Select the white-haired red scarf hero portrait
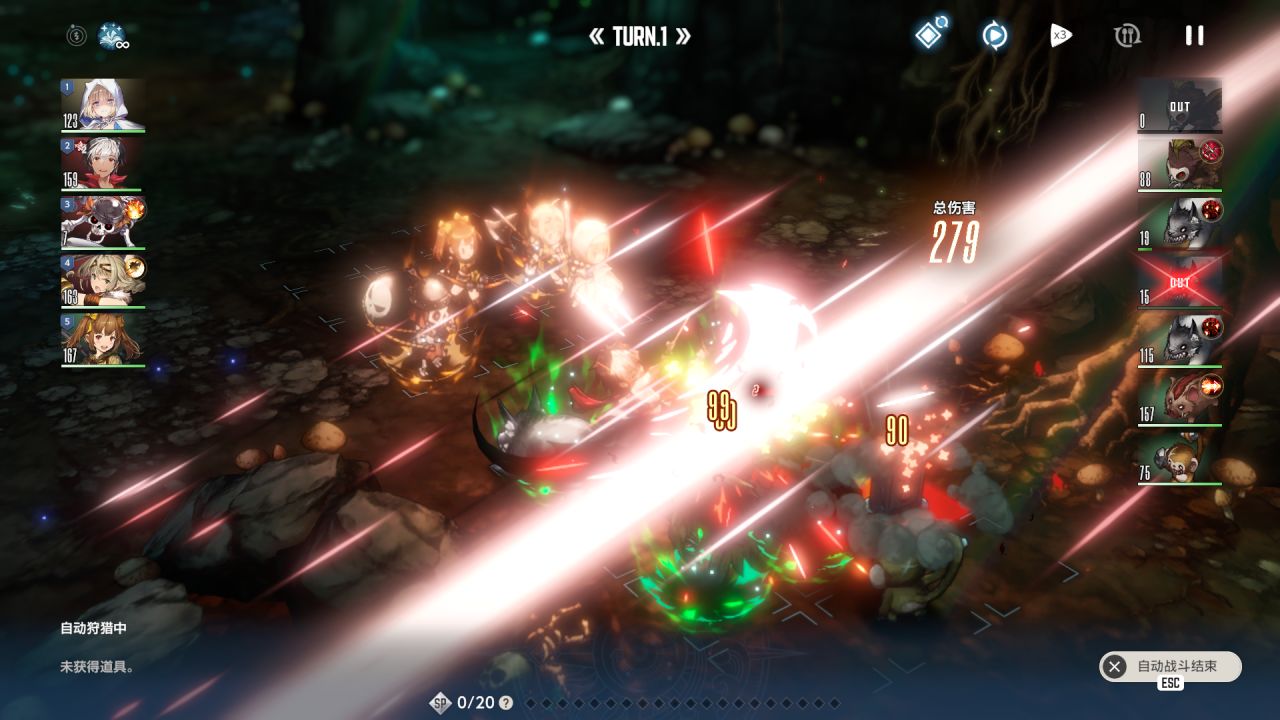 pyautogui.click(x=103, y=164)
